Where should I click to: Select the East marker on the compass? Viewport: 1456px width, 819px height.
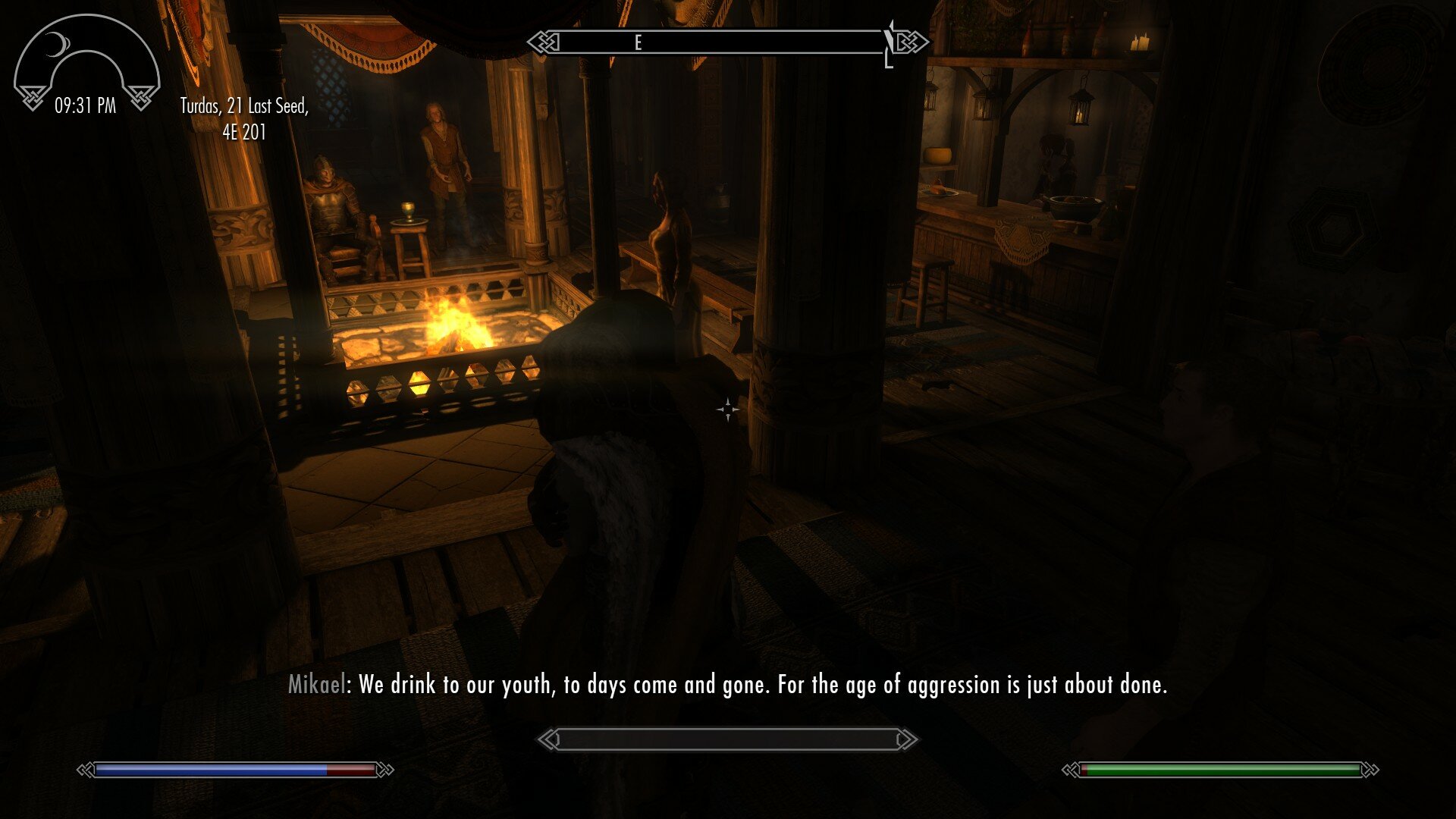coord(639,43)
